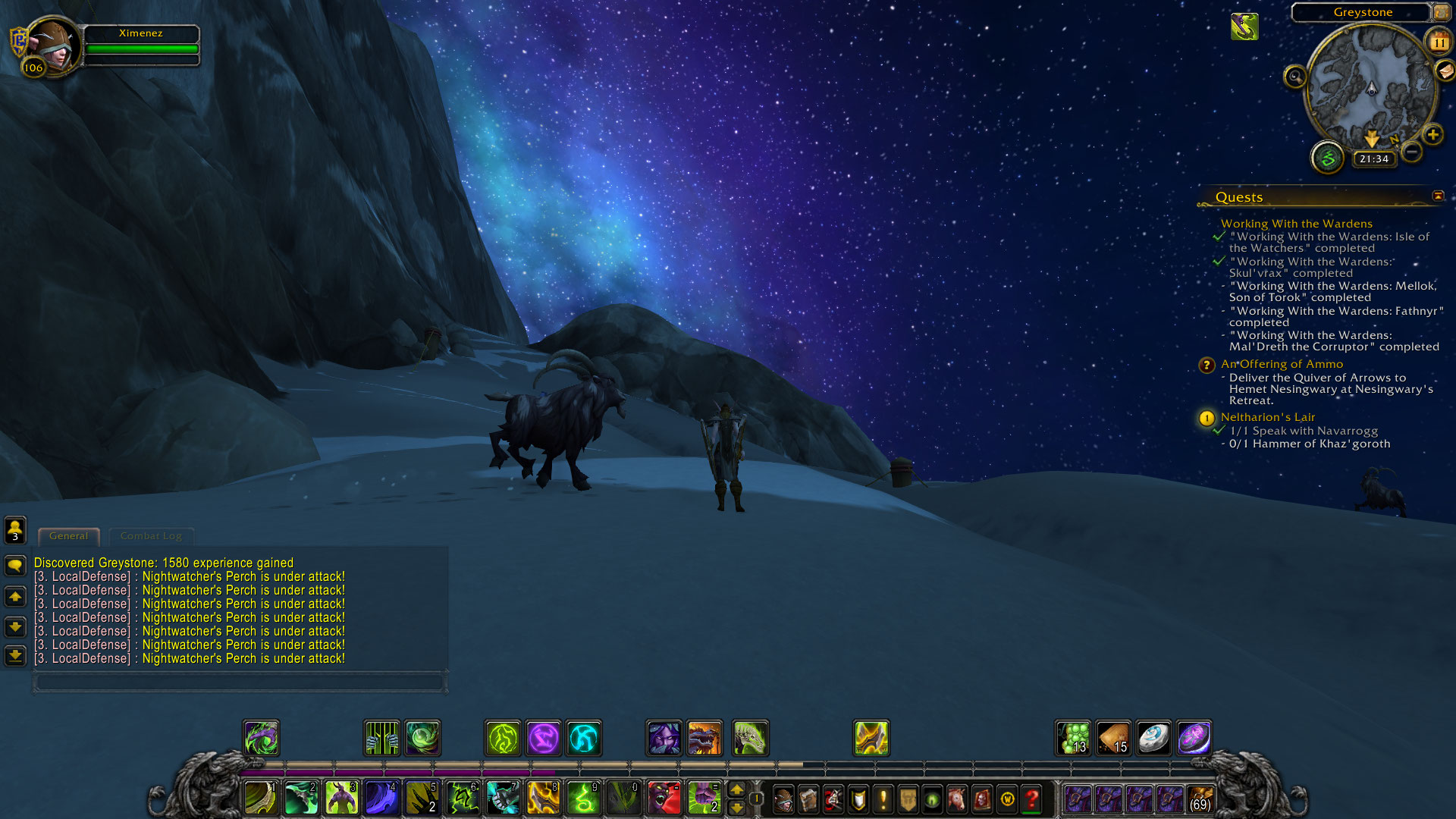
Task: Open the character info micro button
Action: [783, 799]
